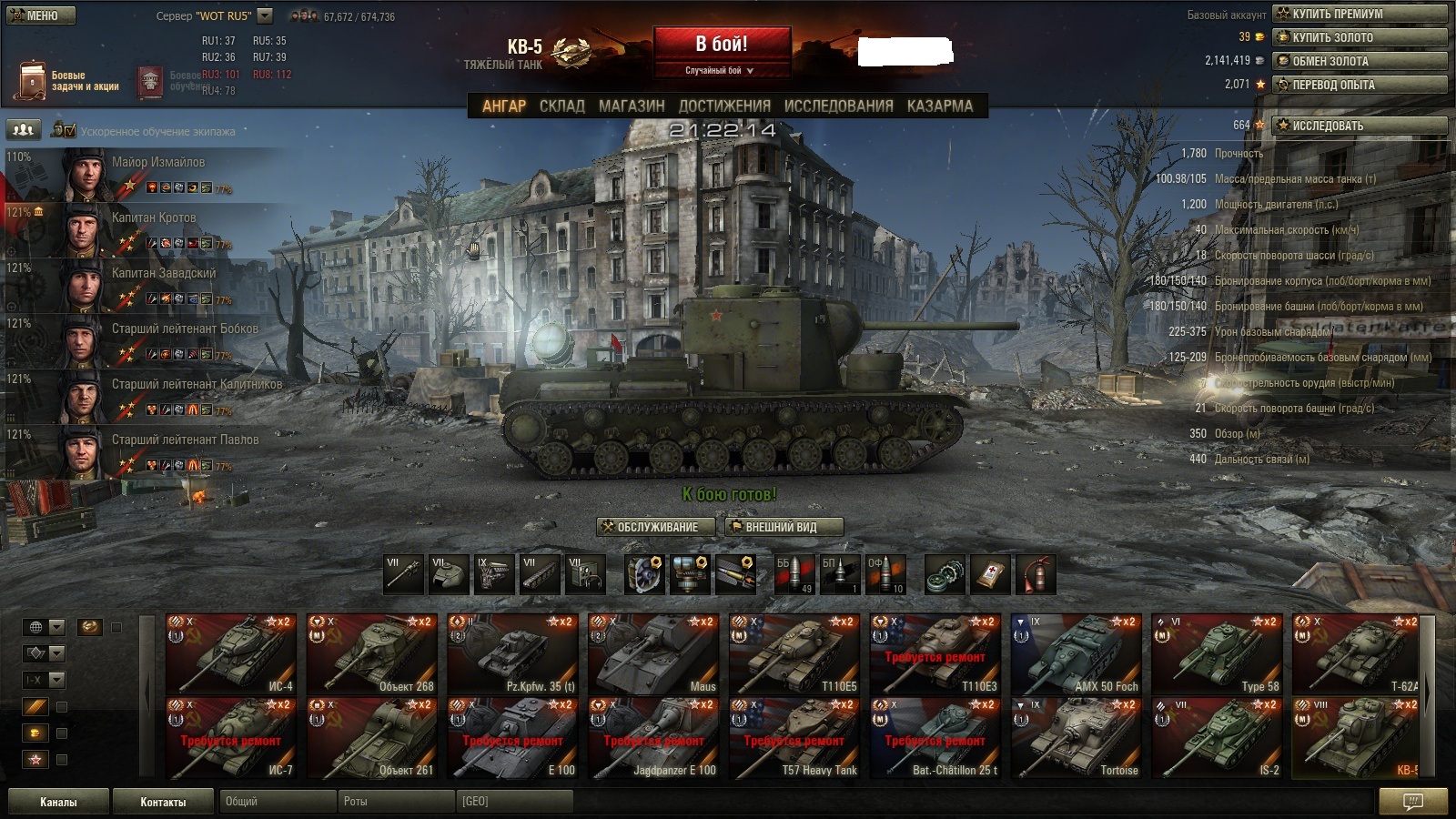Open the МЕНЮ button
Image resolution: width=1456 pixels, height=819 pixels.
click(41, 15)
